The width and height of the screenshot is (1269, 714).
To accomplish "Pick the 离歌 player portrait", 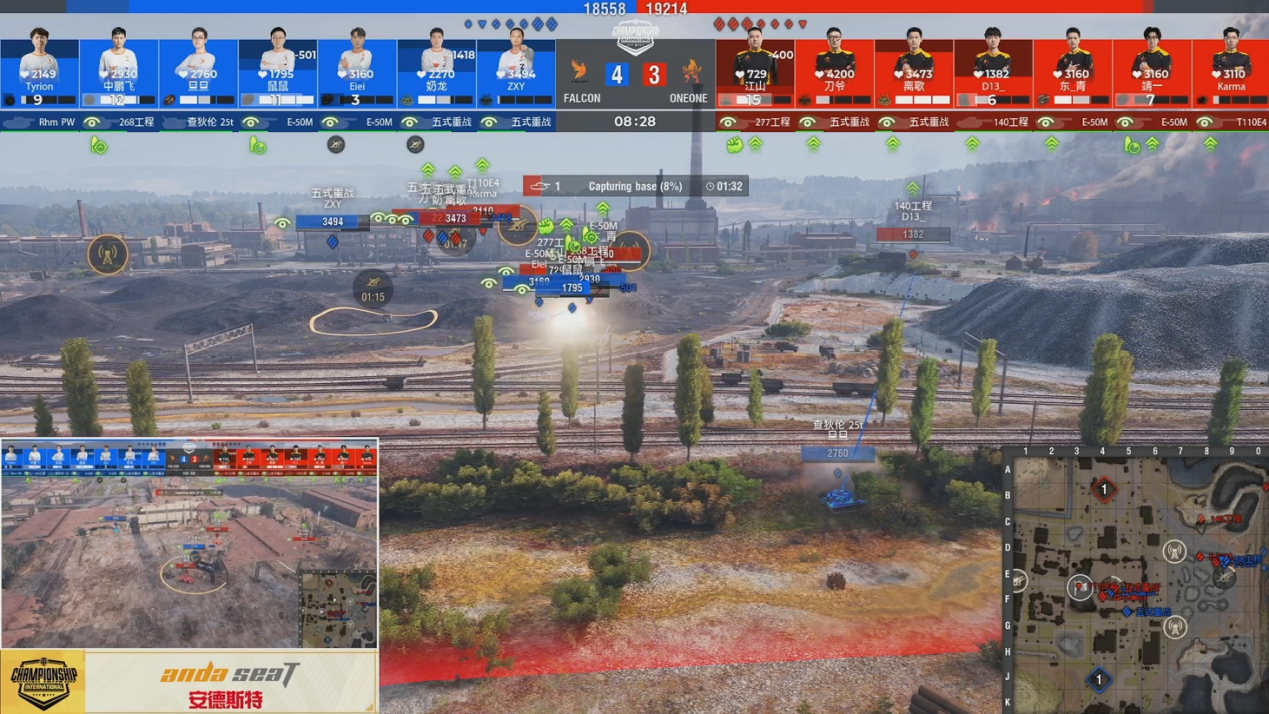I will coord(914,58).
